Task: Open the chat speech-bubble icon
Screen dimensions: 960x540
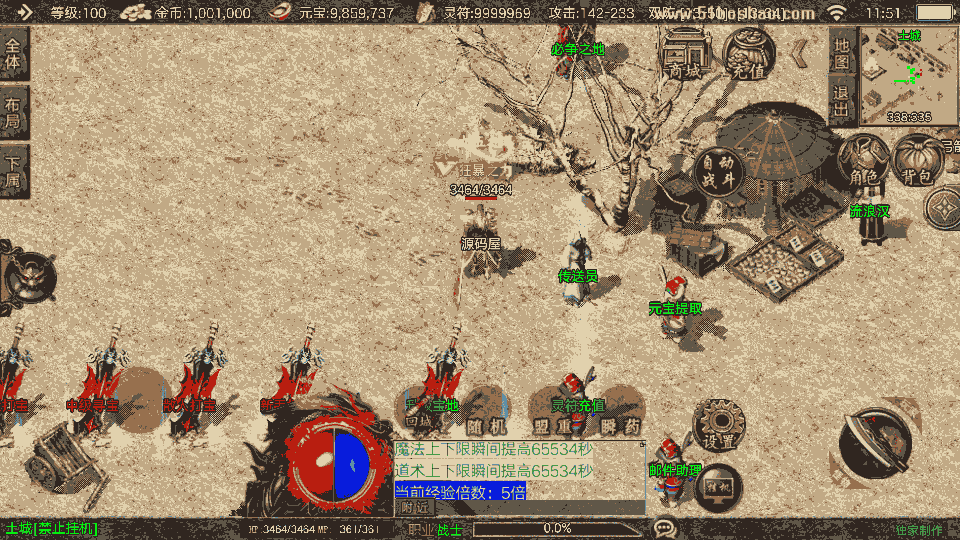Action: (x=665, y=527)
